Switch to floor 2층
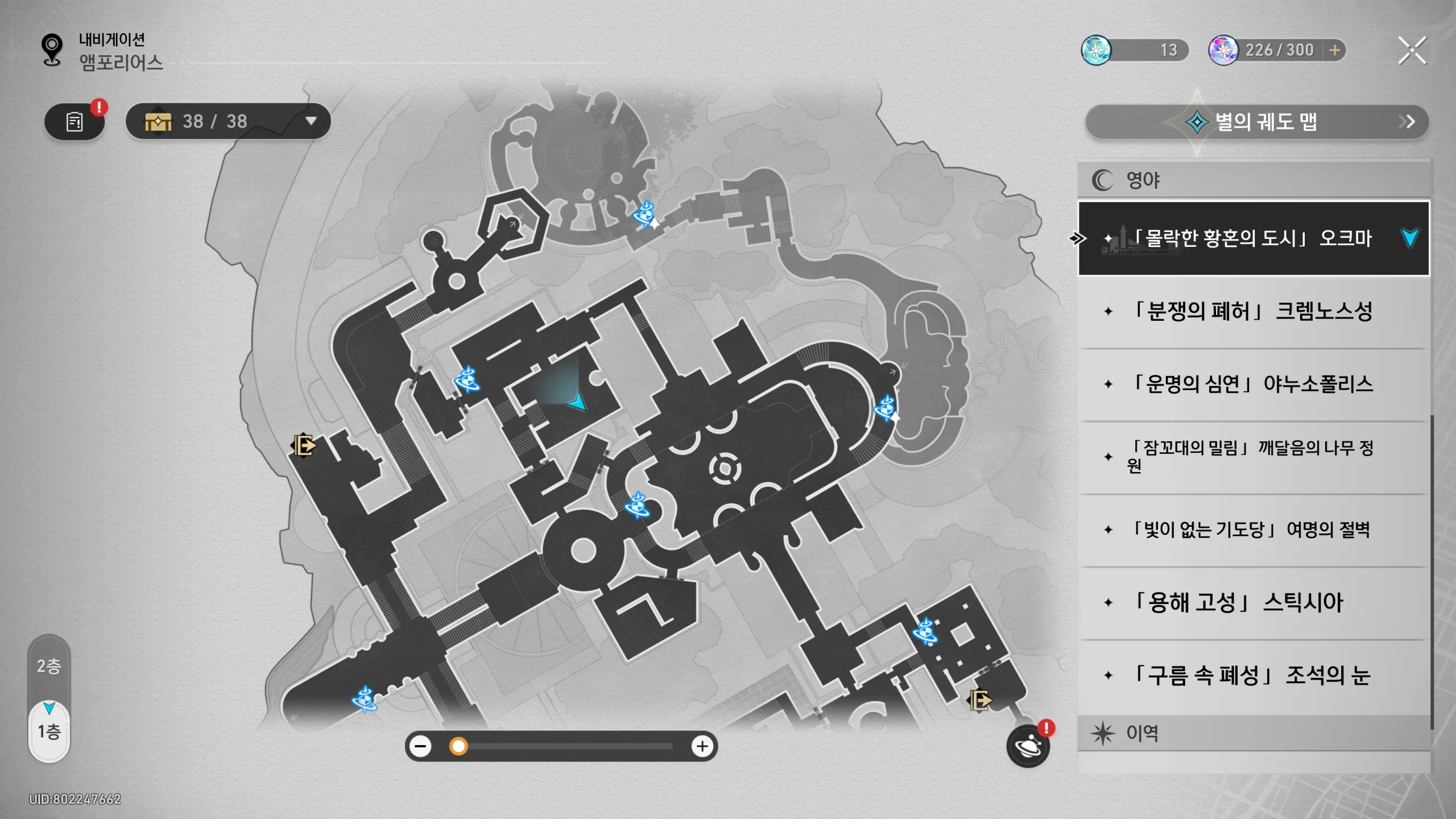Viewport: 1456px width, 819px height. coord(49,666)
